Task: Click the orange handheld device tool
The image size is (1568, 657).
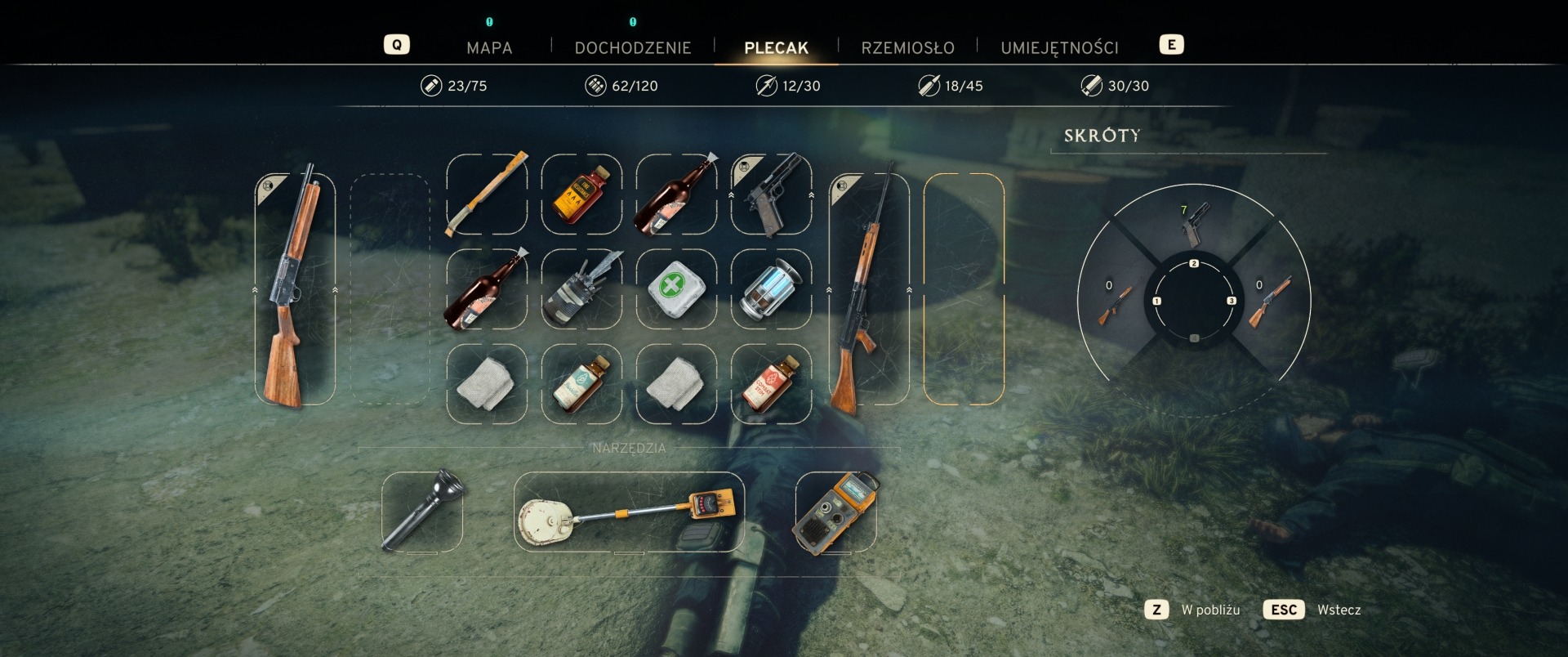Action: click(x=835, y=511)
